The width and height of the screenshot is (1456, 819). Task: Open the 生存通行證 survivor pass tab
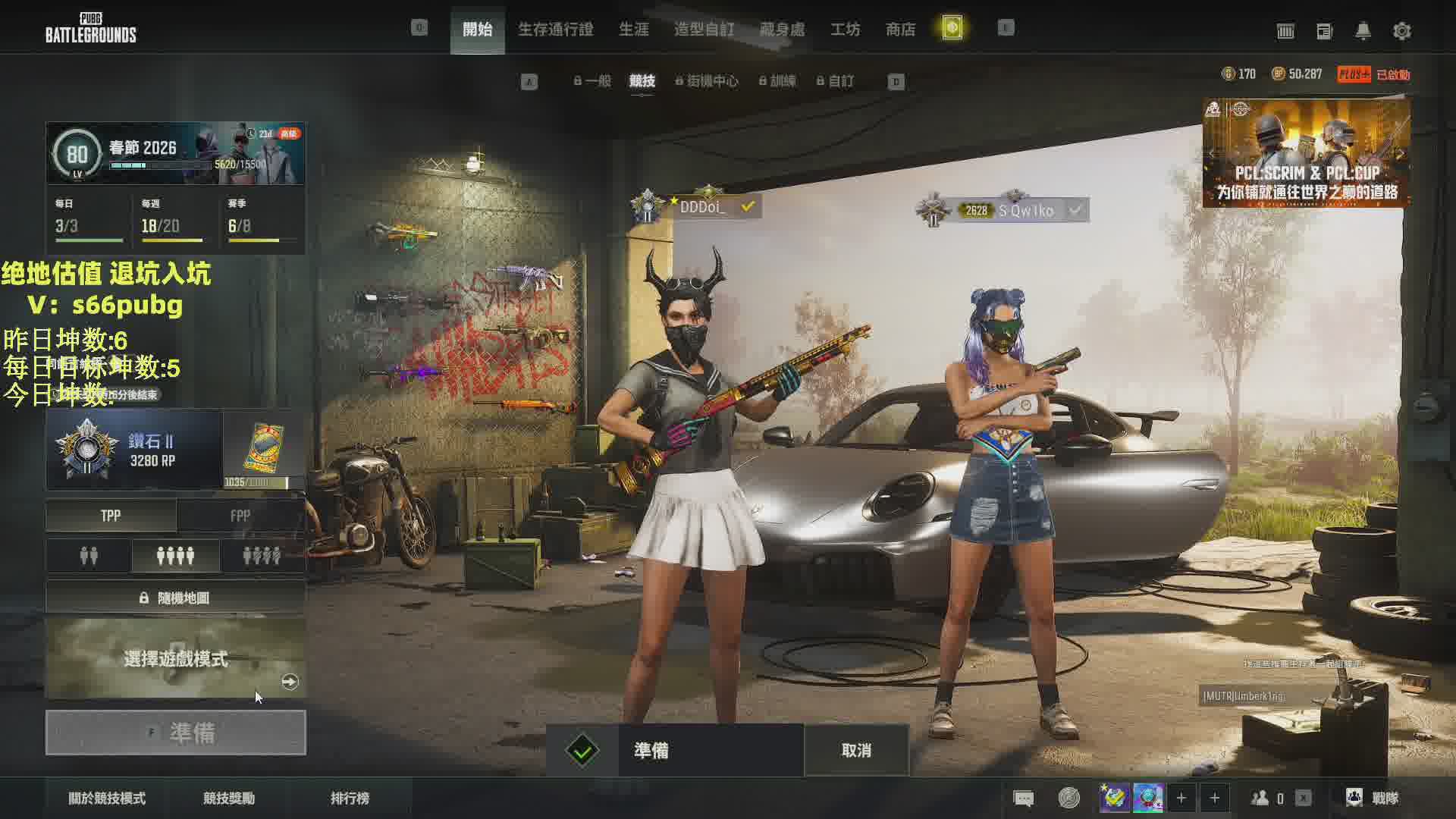click(555, 30)
